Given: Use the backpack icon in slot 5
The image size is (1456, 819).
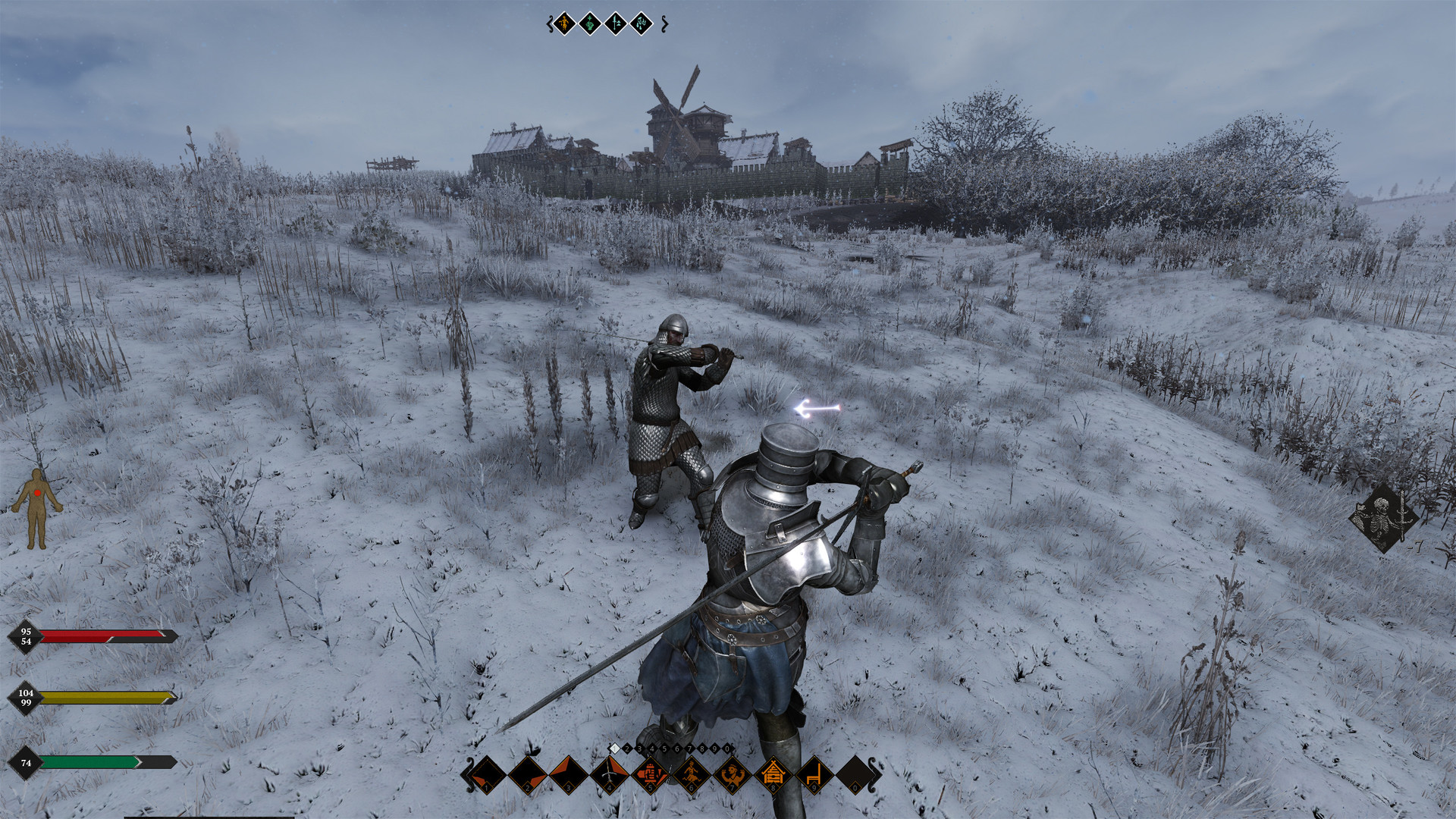Looking at the screenshot, I should click(651, 774).
